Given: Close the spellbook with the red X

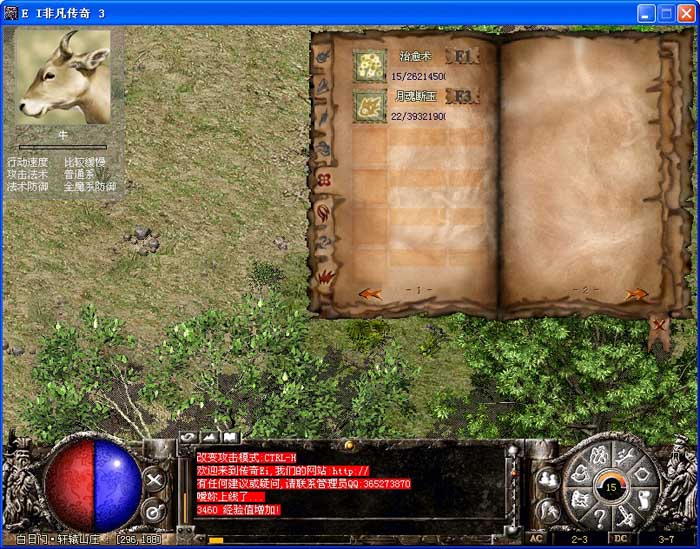Looking at the screenshot, I should pos(659,324).
